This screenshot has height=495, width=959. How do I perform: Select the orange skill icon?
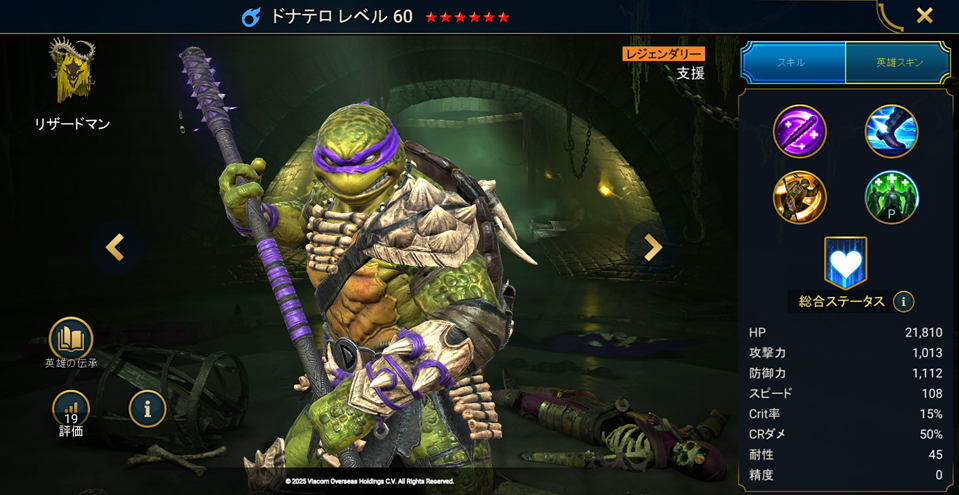click(x=799, y=197)
